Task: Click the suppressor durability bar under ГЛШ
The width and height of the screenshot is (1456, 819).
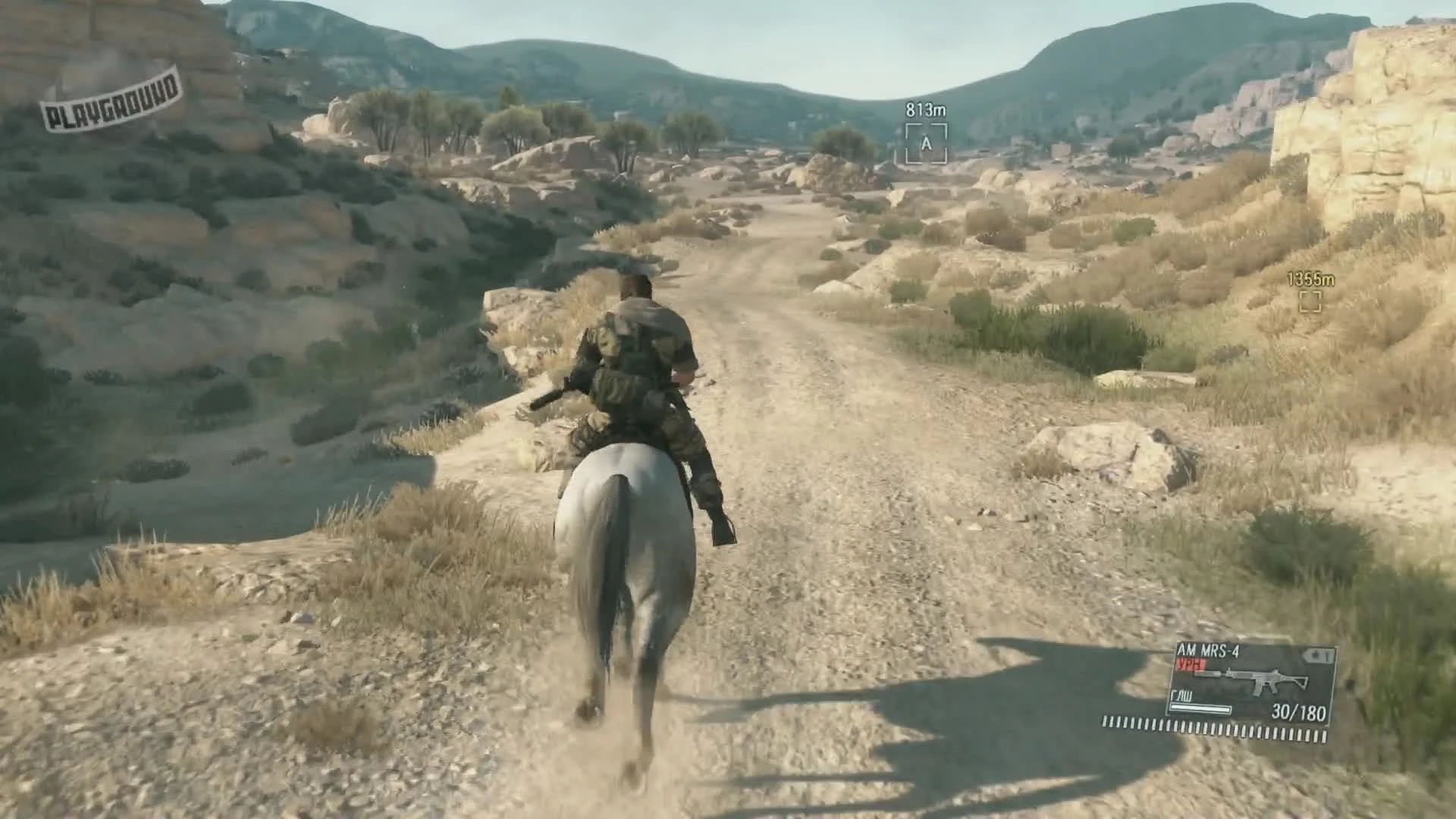Action: pyautogui.click(x=1199, y=709)
